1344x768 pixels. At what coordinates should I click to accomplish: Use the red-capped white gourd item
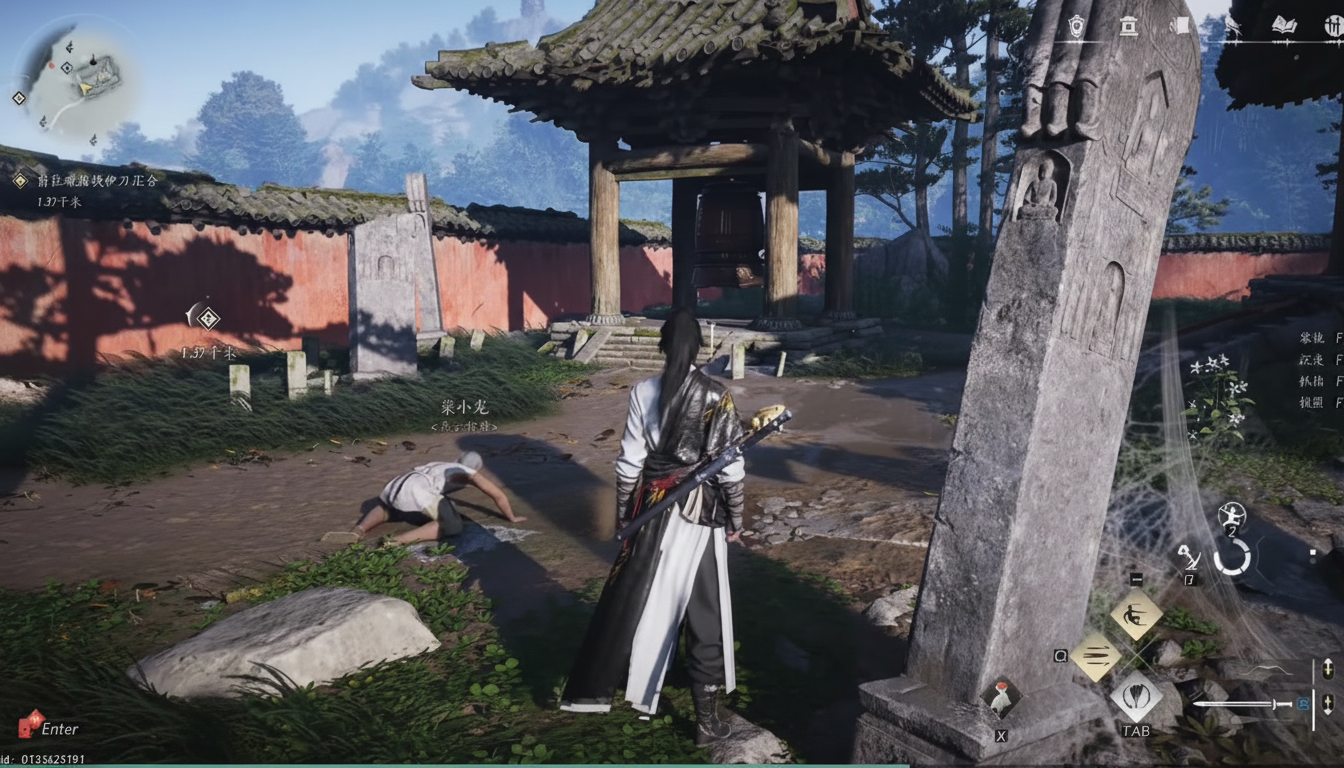point(1000,698)
